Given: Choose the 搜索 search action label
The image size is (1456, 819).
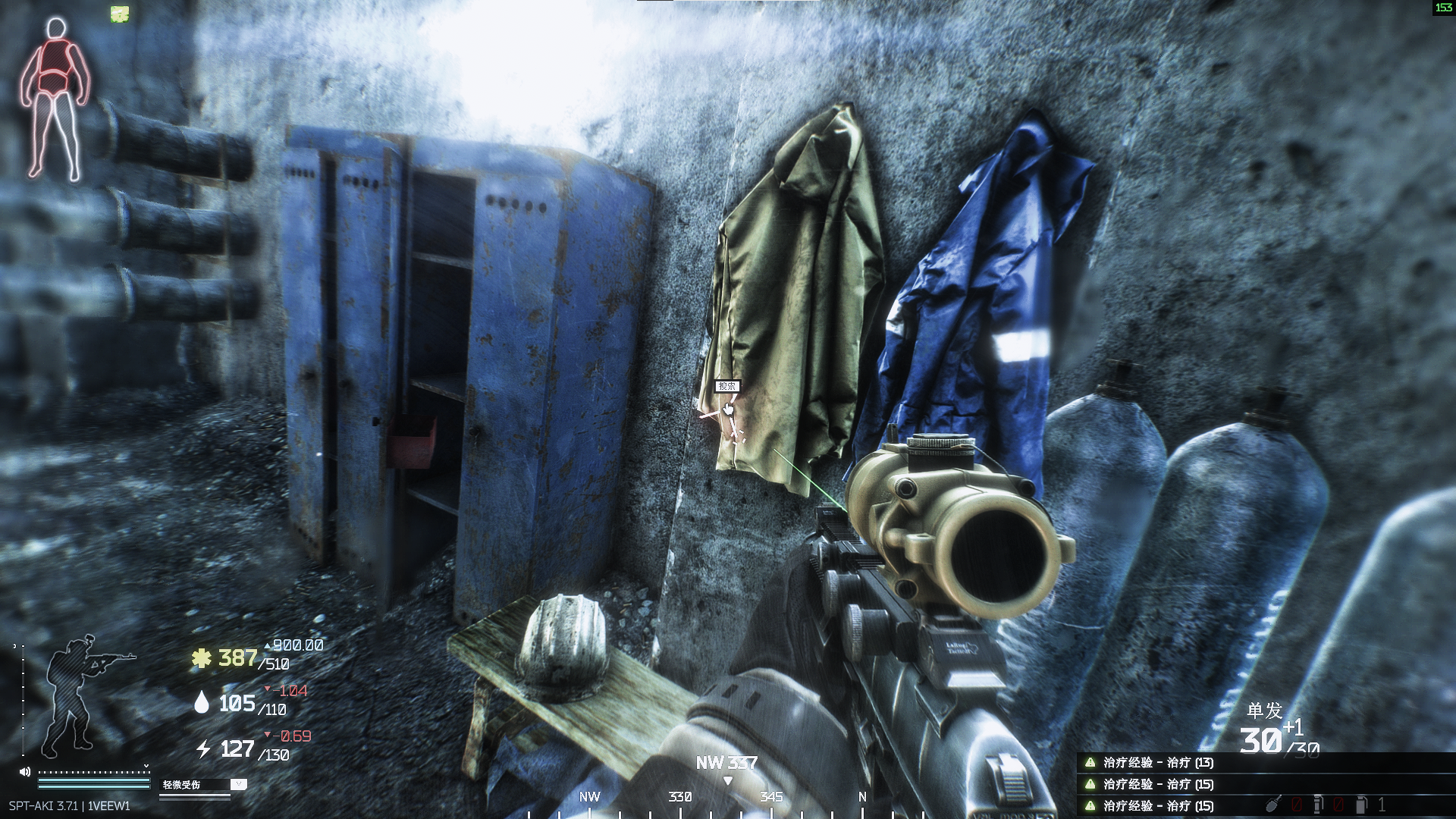Looking at the screenshot, I should pyautogui.click(x=726, y=386).
